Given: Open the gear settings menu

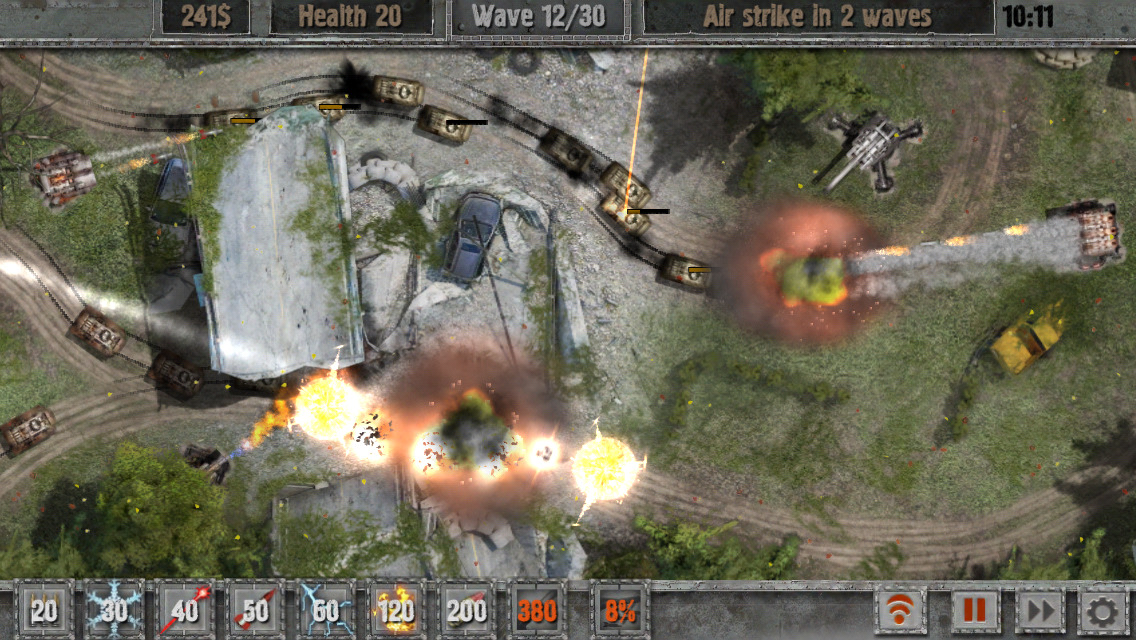Looking at the screenshot, I should pyautogui.click(x=1104, y=610).
